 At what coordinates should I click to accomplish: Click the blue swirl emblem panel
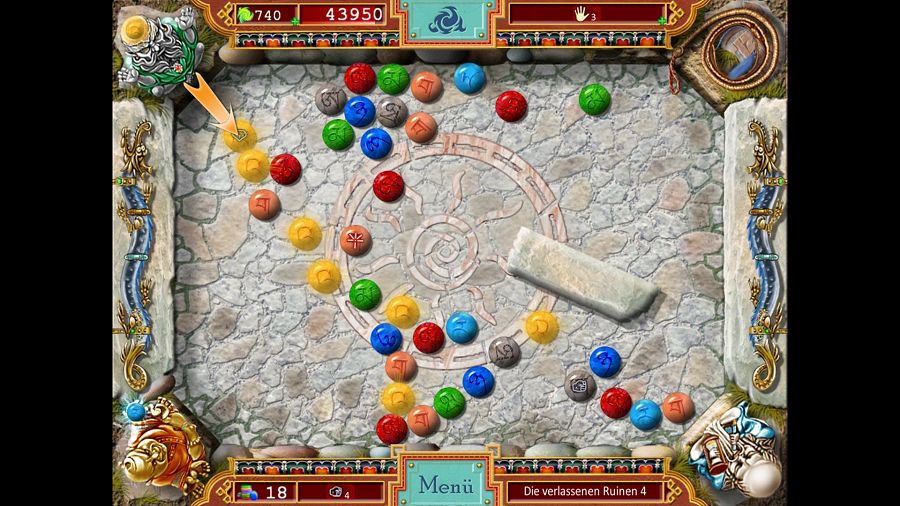click(447, 20)
